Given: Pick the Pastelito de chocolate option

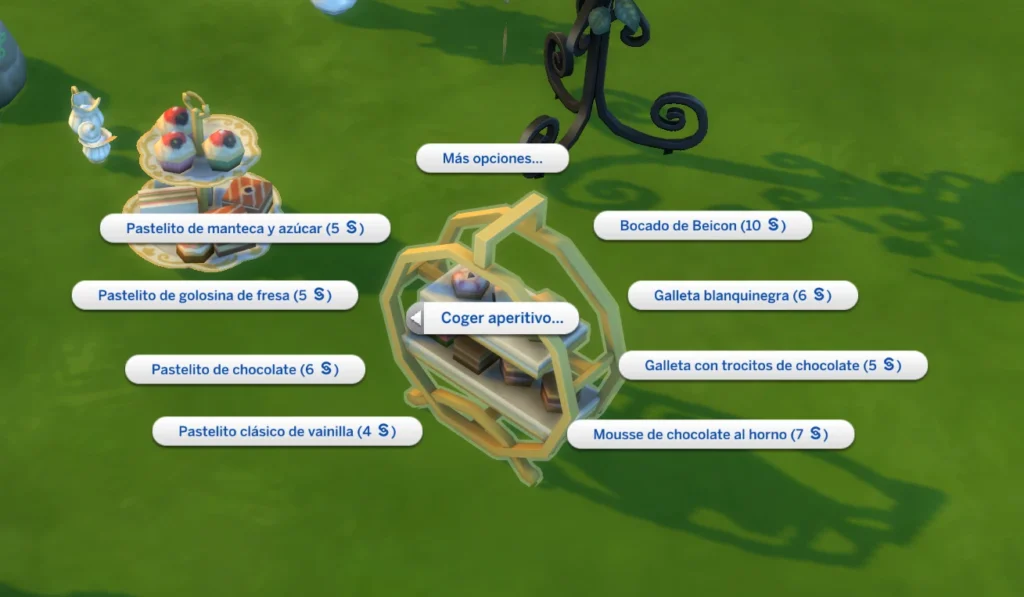Looking at the screenshot, I should click(x=244, y=369).
